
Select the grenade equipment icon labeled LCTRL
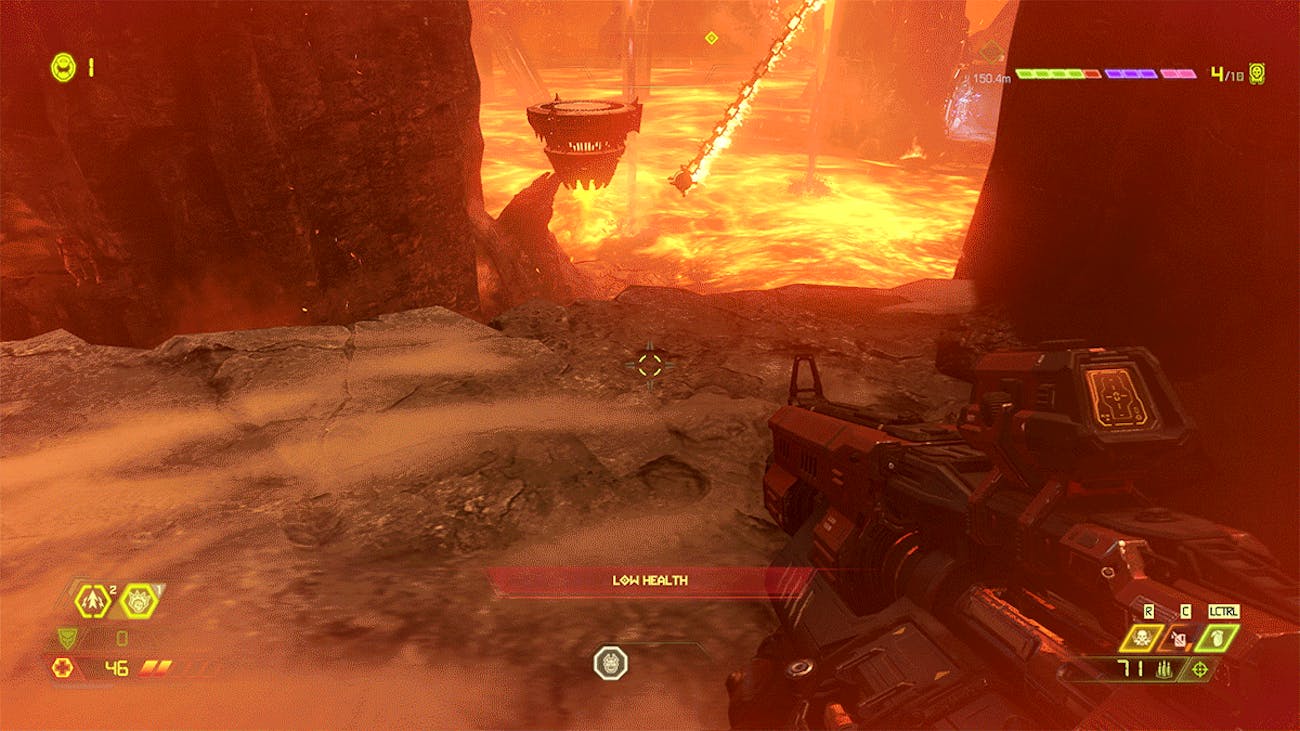click(1217, 640)
